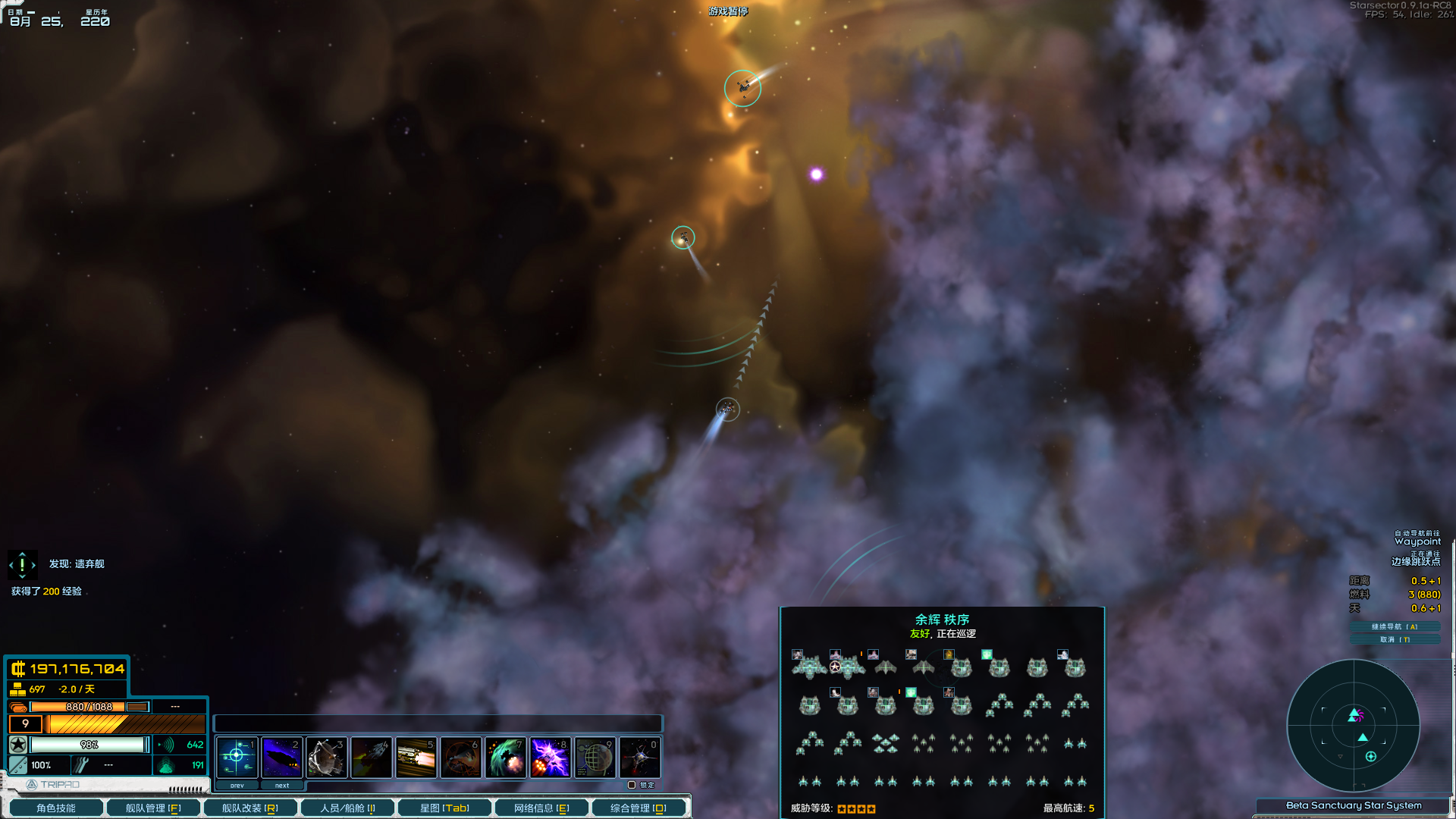
Task: Click the crosshair icon on the radar
Action: pos(1371,755)
